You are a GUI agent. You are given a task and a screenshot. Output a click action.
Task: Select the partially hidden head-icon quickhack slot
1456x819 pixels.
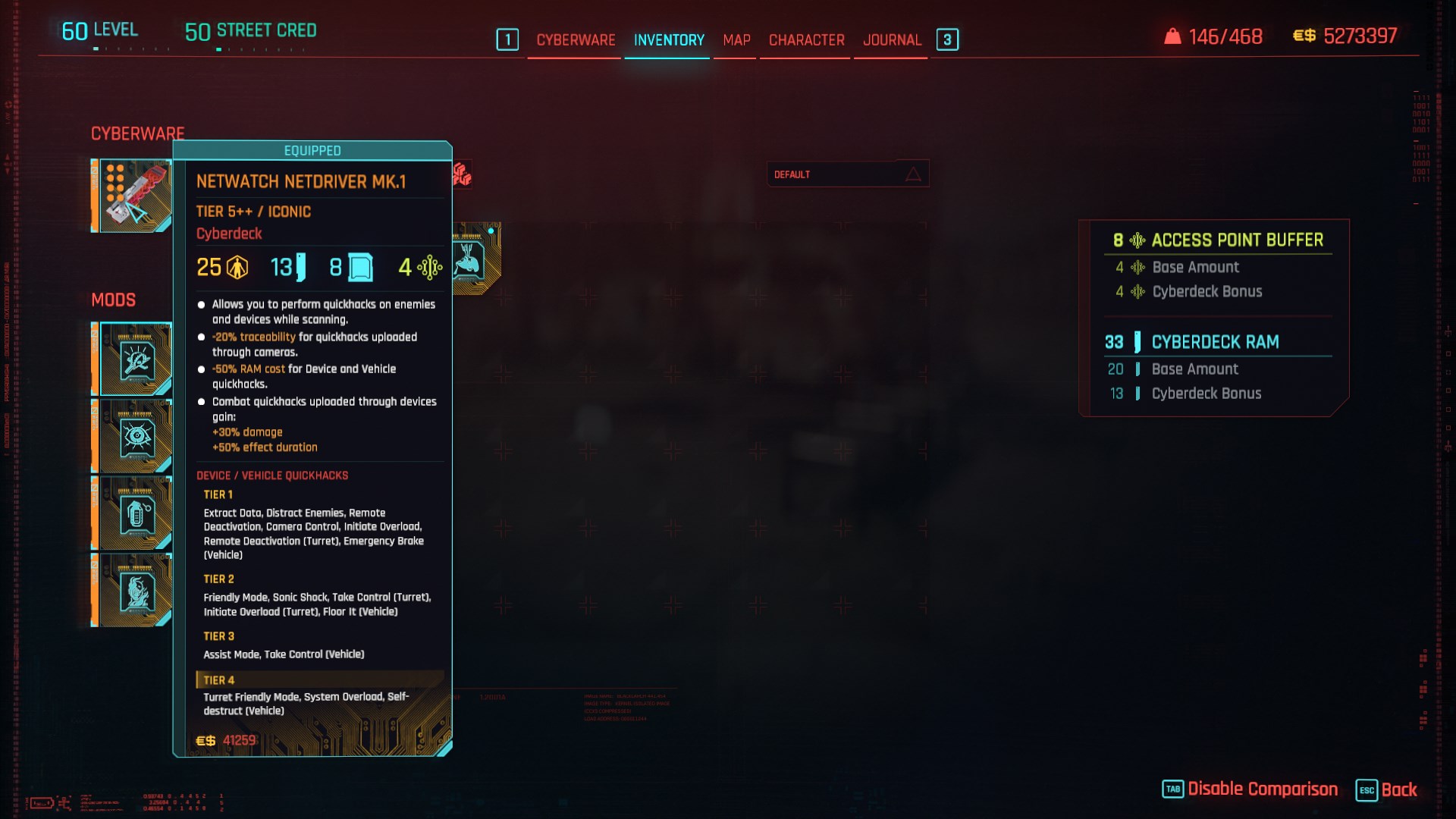click(477, 259)
